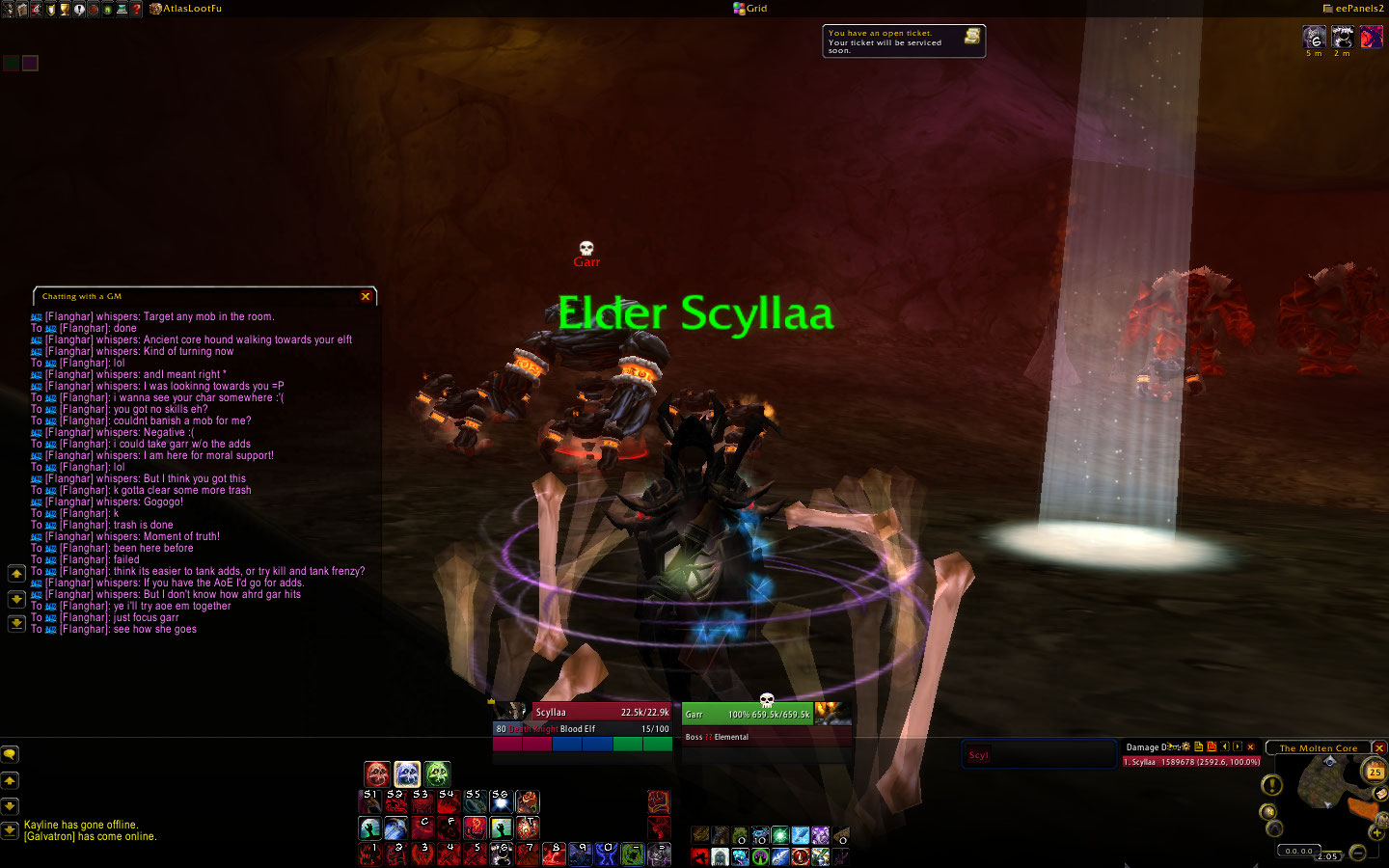The height and width of the screenshot is (868, 1389).
Task: Zoom out the minimap with the minus button
Action: point(1357,852)
